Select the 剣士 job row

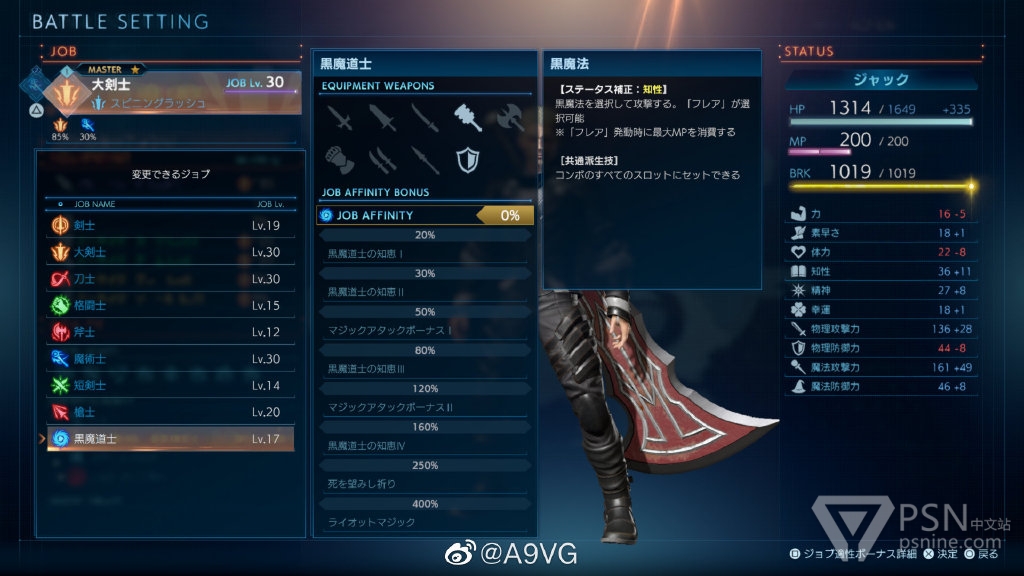(170, 226)
